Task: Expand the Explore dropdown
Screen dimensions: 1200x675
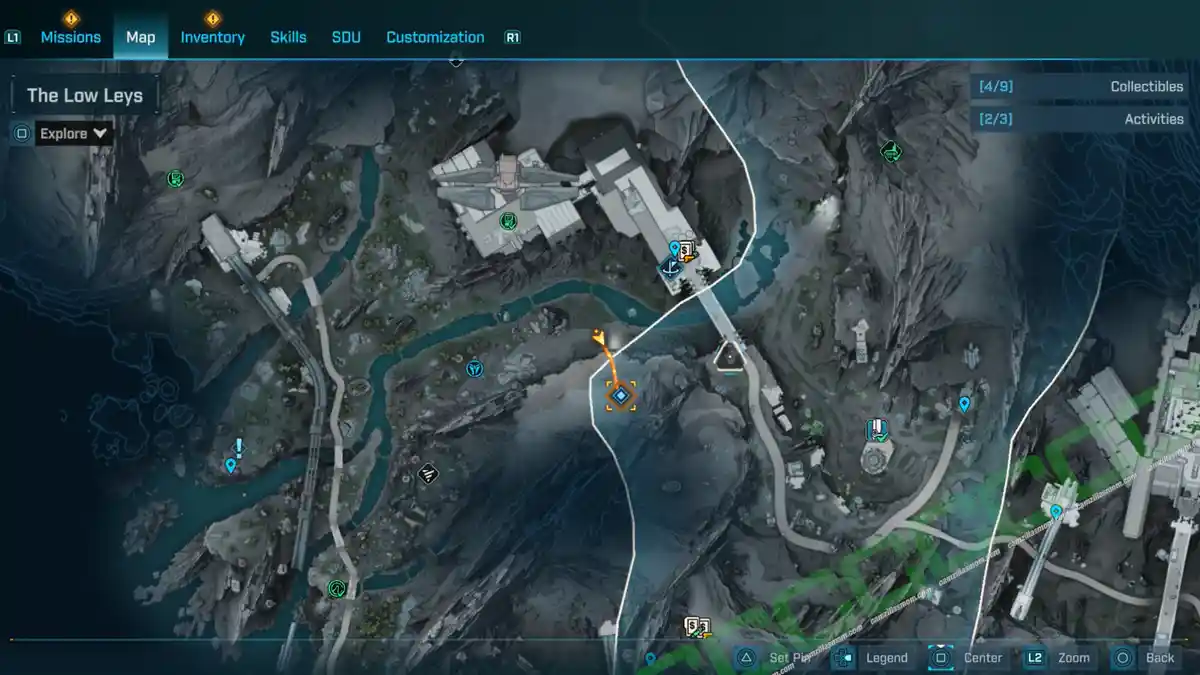Action: pyautogui.click(x=74, y=133)
